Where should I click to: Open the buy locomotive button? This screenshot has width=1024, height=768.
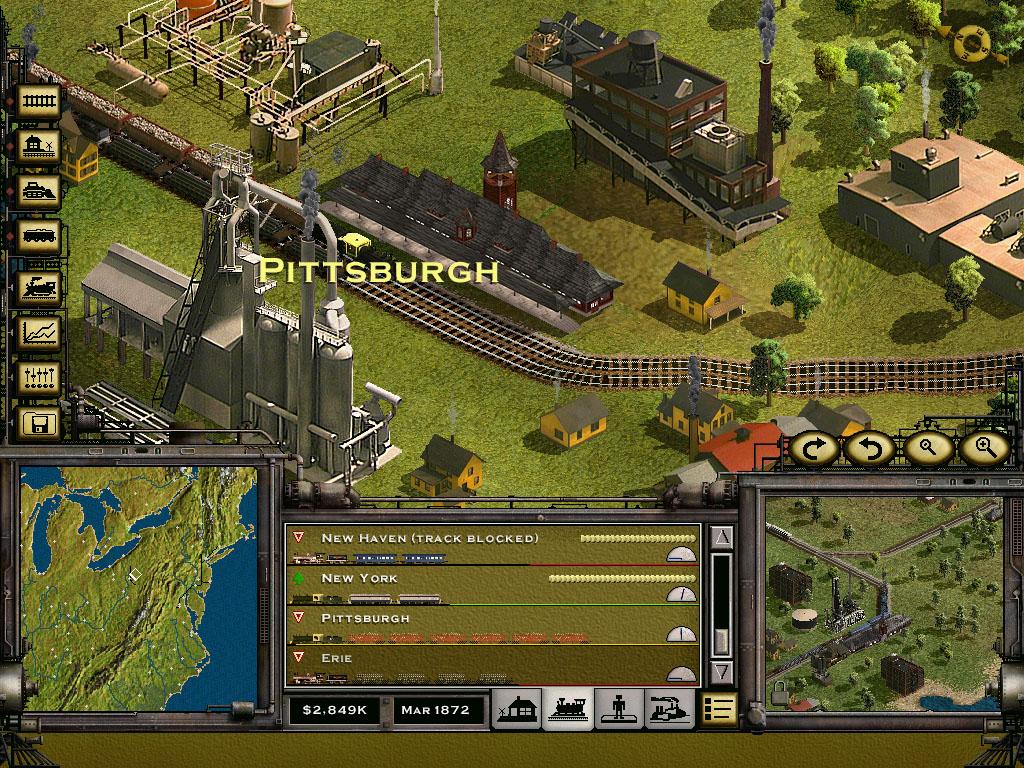(x=40, y=287)
